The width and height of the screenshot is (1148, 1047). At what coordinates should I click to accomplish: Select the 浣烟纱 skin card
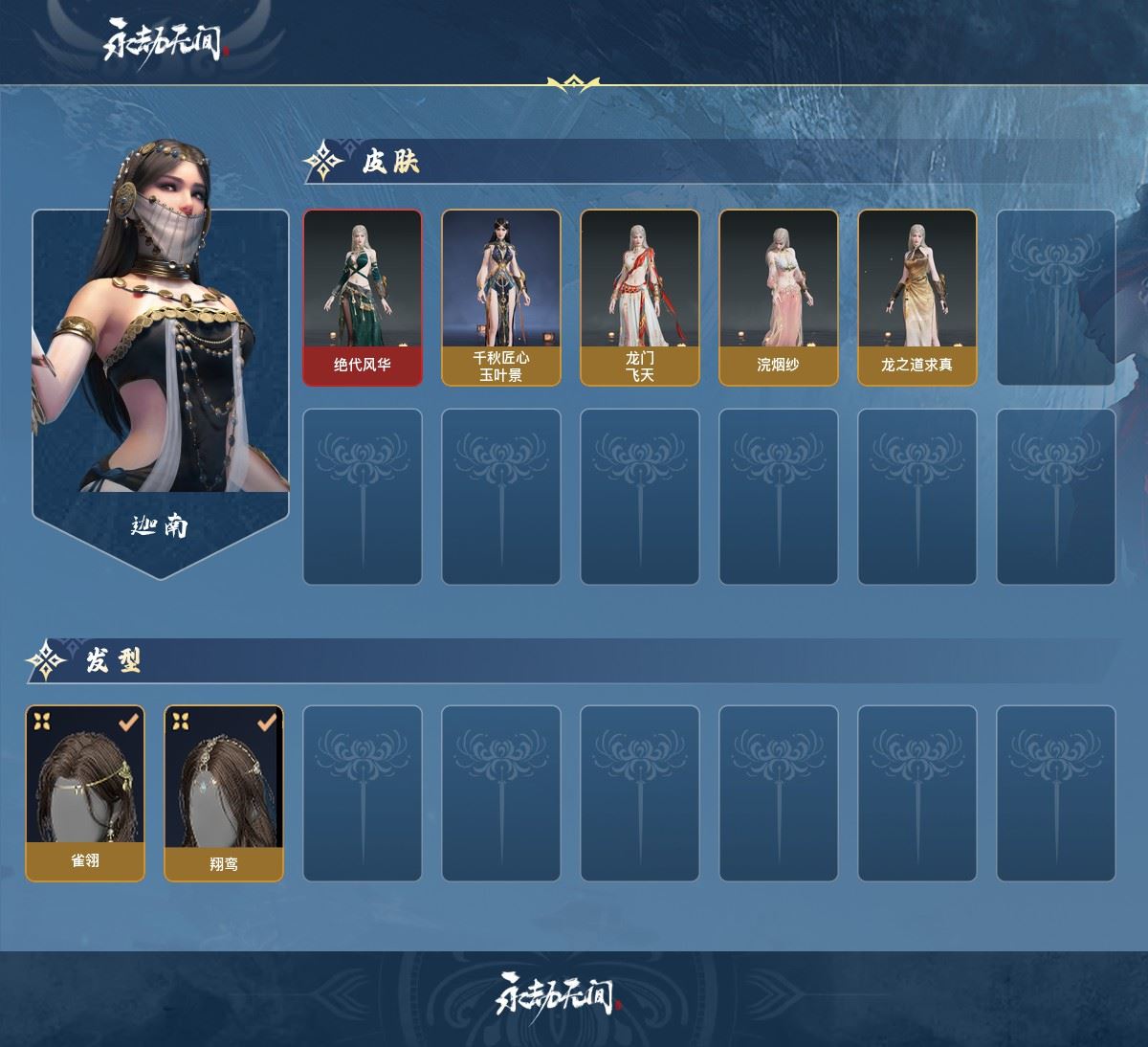tap(778, 298)
